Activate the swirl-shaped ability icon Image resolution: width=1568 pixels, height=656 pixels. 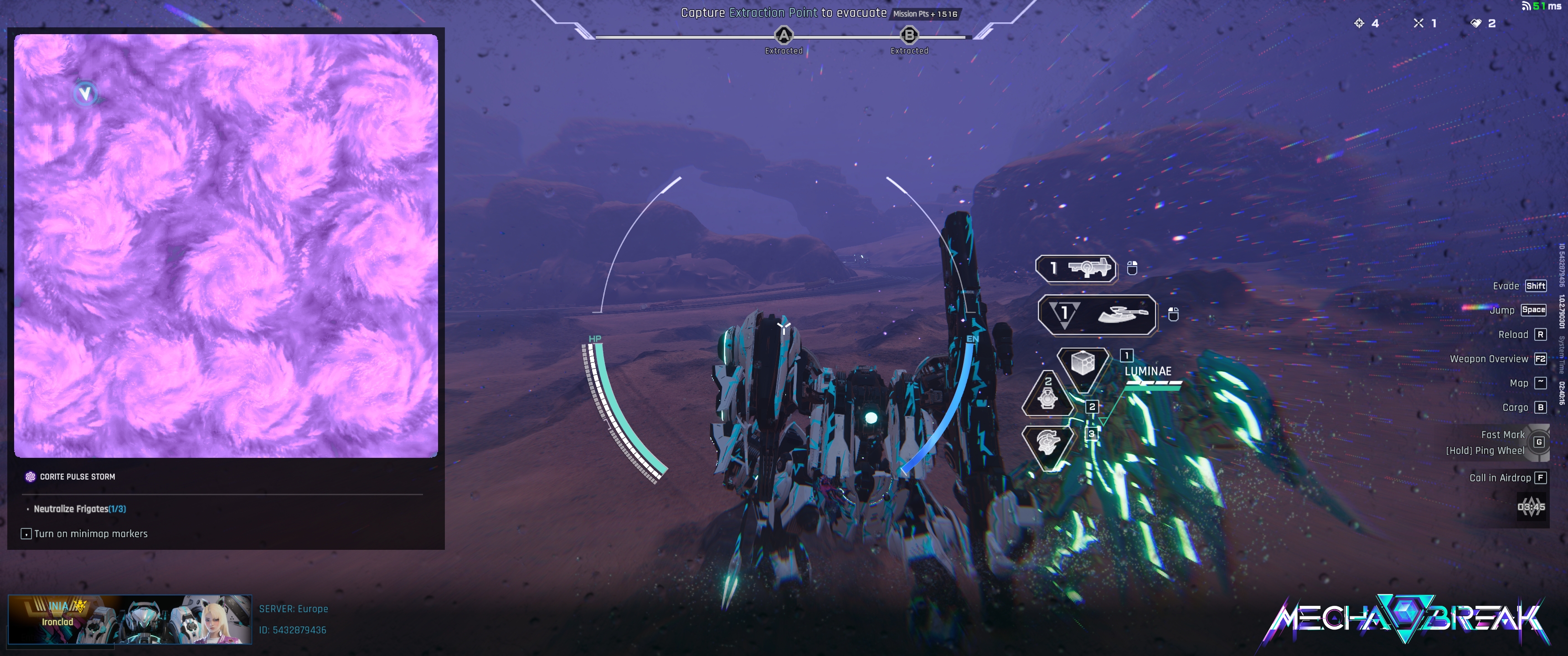[1048, 443]
